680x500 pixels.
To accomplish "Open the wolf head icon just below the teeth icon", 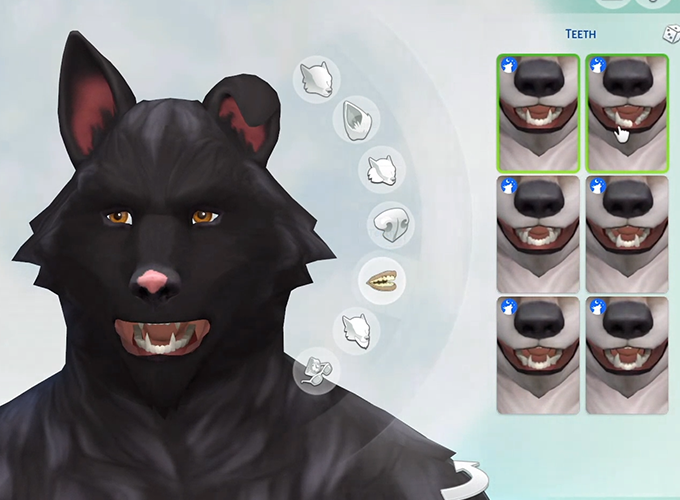I will (356, 327).
